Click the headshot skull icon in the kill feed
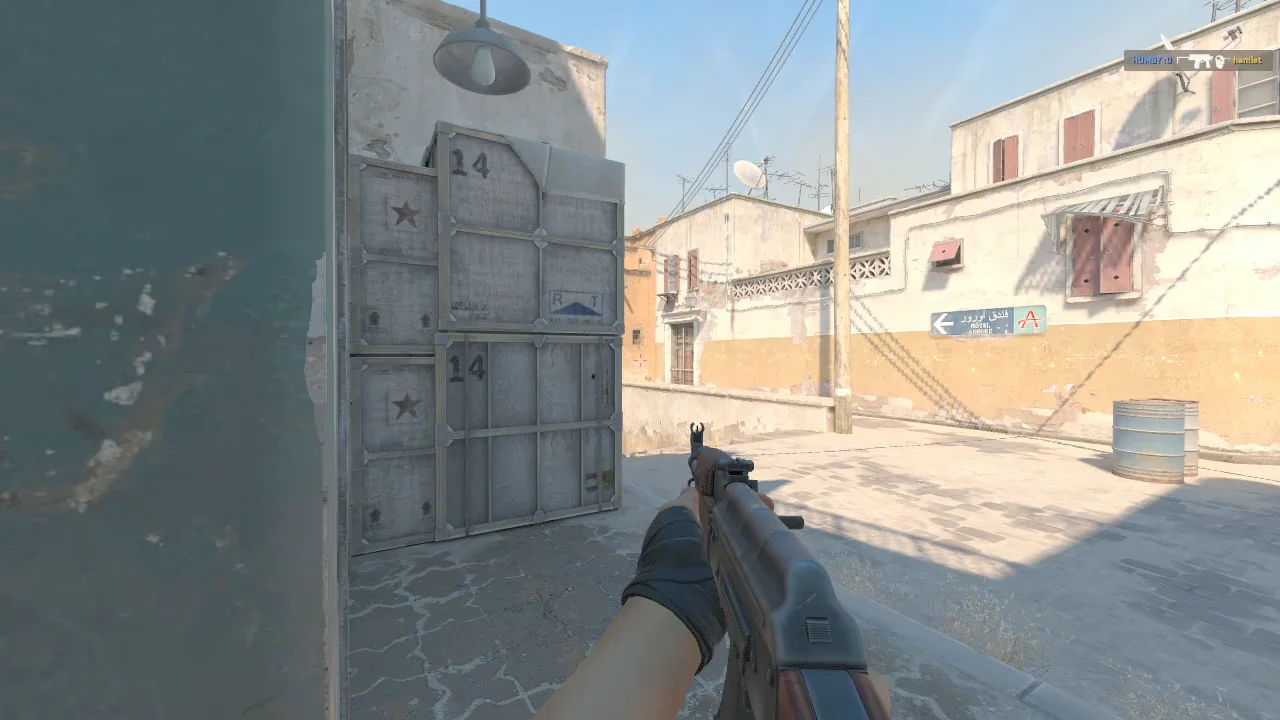Screen dimensions: 1280x720 point(1220,61)
